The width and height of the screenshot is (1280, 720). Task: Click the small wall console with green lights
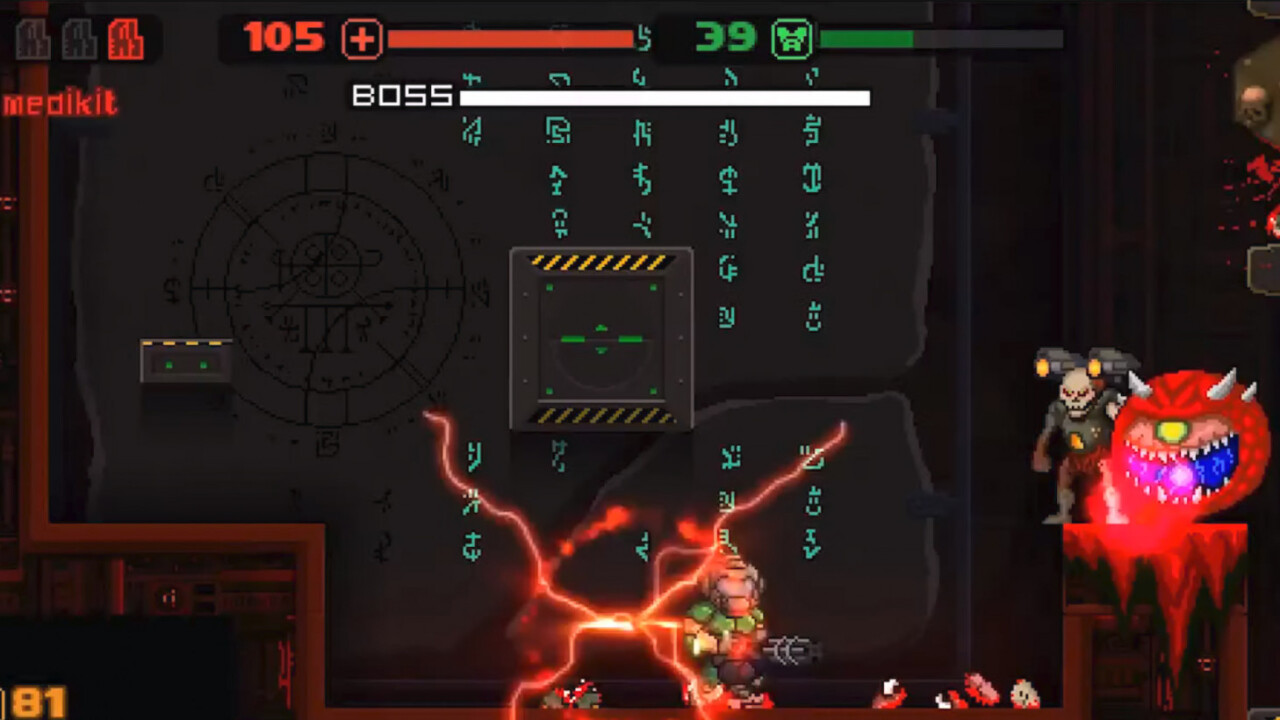[x=184, y=358]
